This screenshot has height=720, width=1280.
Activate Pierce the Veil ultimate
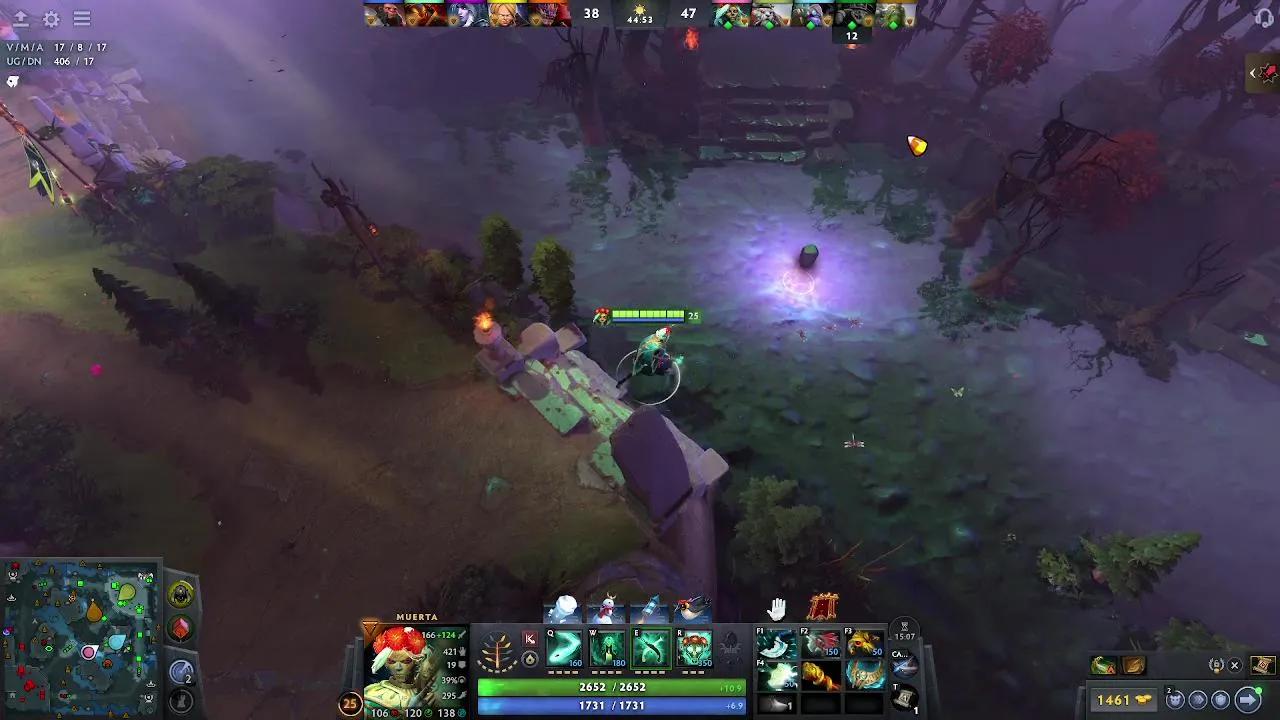pos(693,650)
